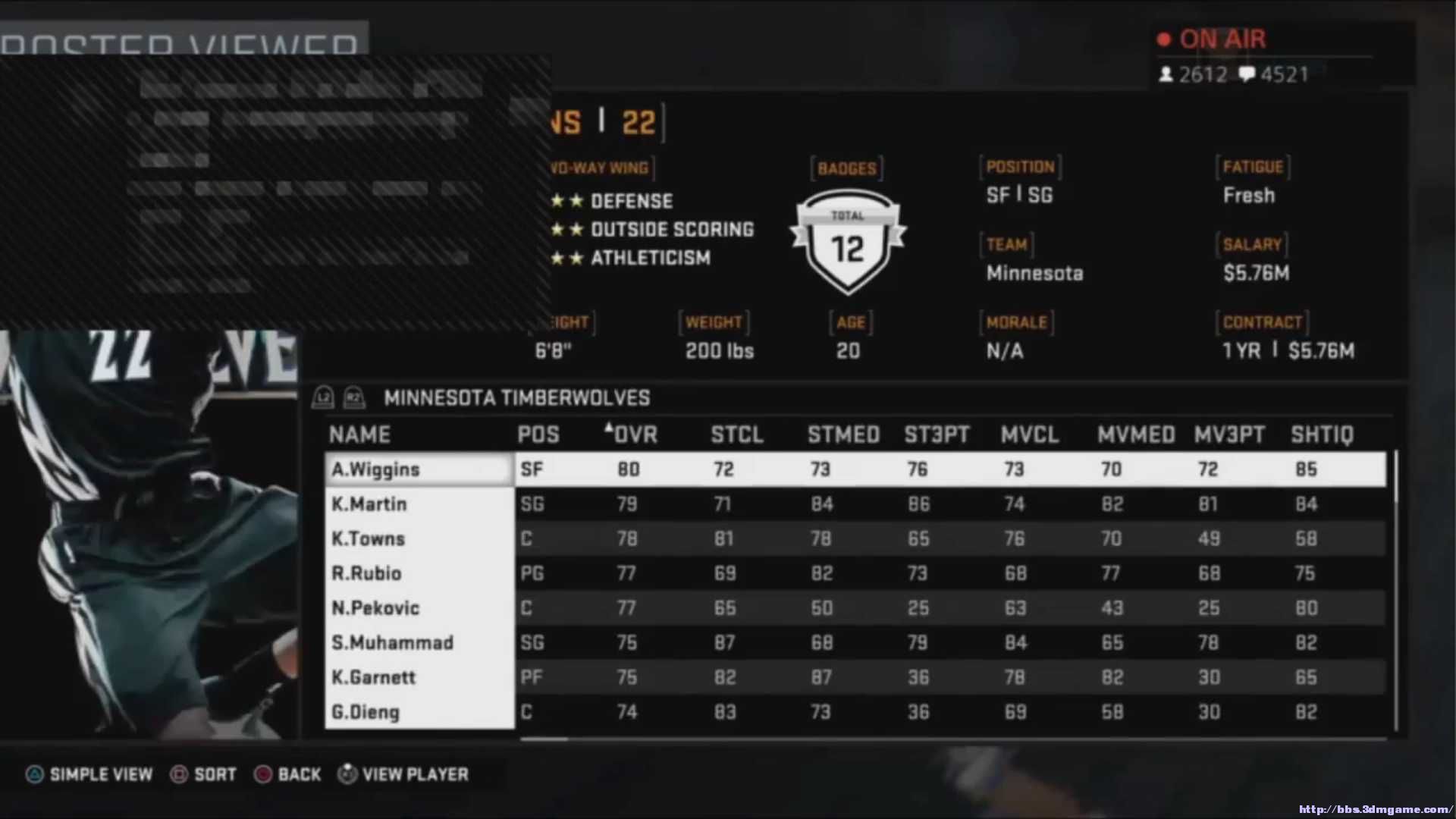Sort by the STMED column
This screenshot has height=819, width=1456.
843,435
